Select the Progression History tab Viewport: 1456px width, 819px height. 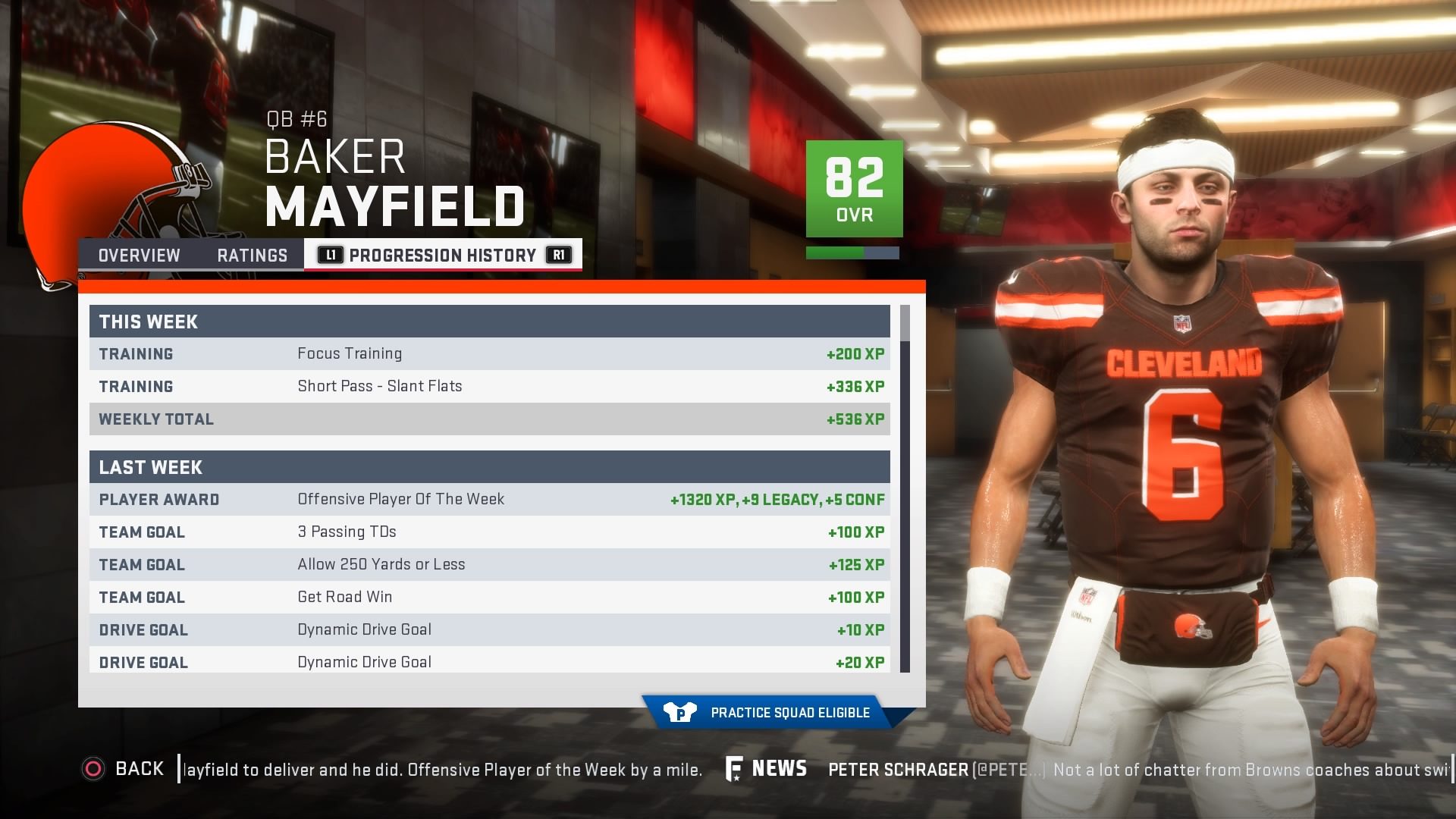(x=443, y=256)
